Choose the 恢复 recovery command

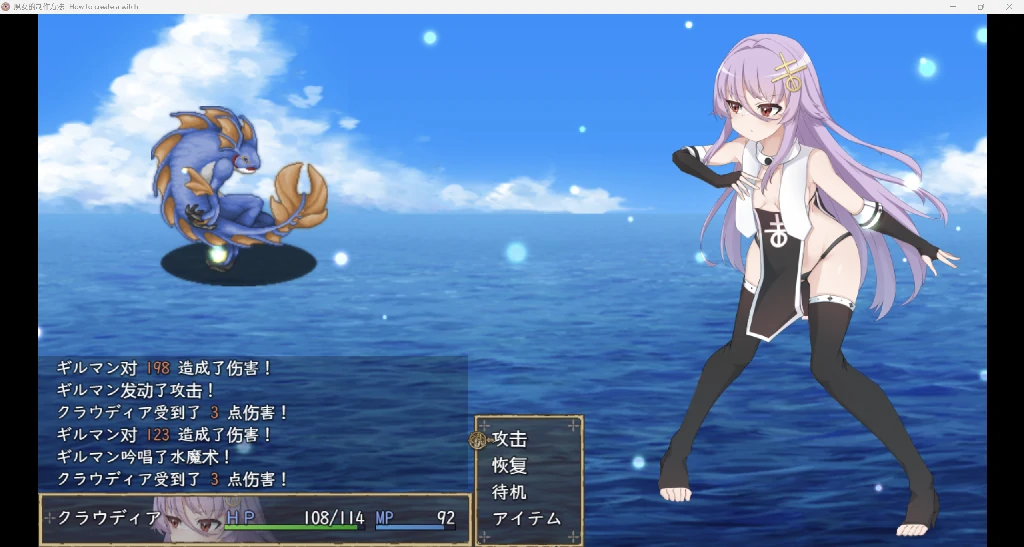coord(510,466)
